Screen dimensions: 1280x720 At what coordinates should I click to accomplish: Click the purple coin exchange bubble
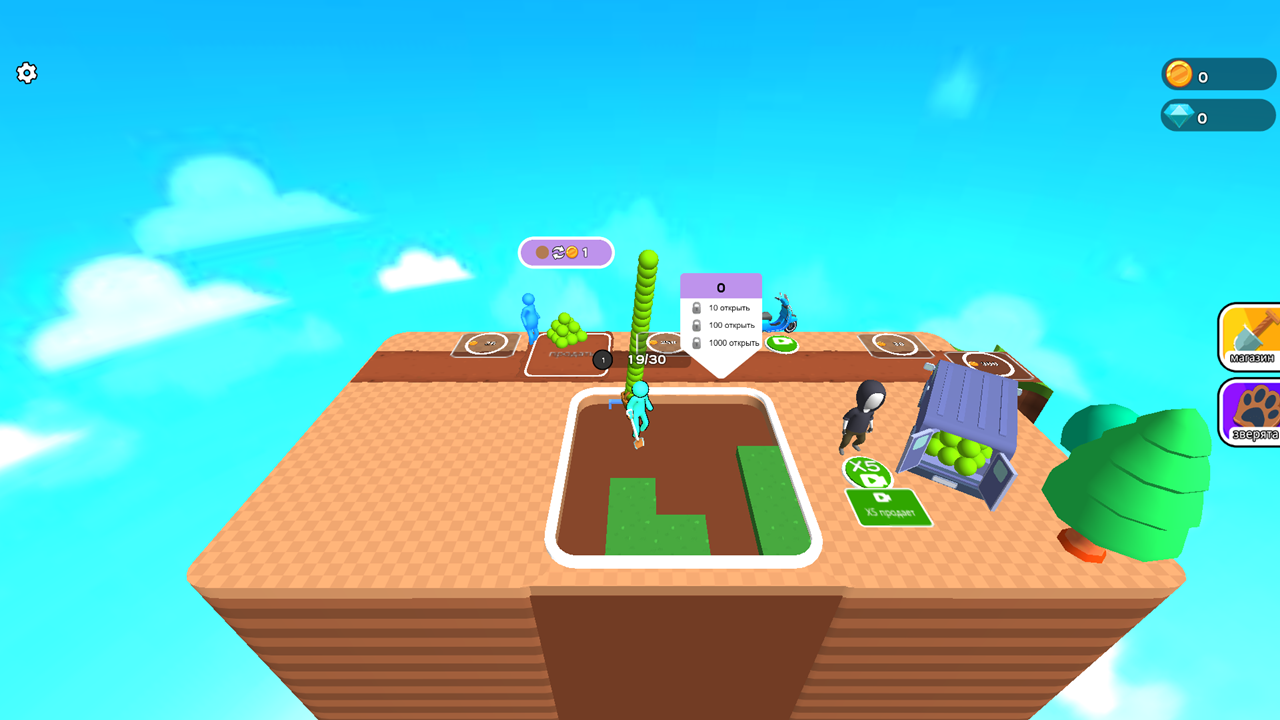coord(565,252)
